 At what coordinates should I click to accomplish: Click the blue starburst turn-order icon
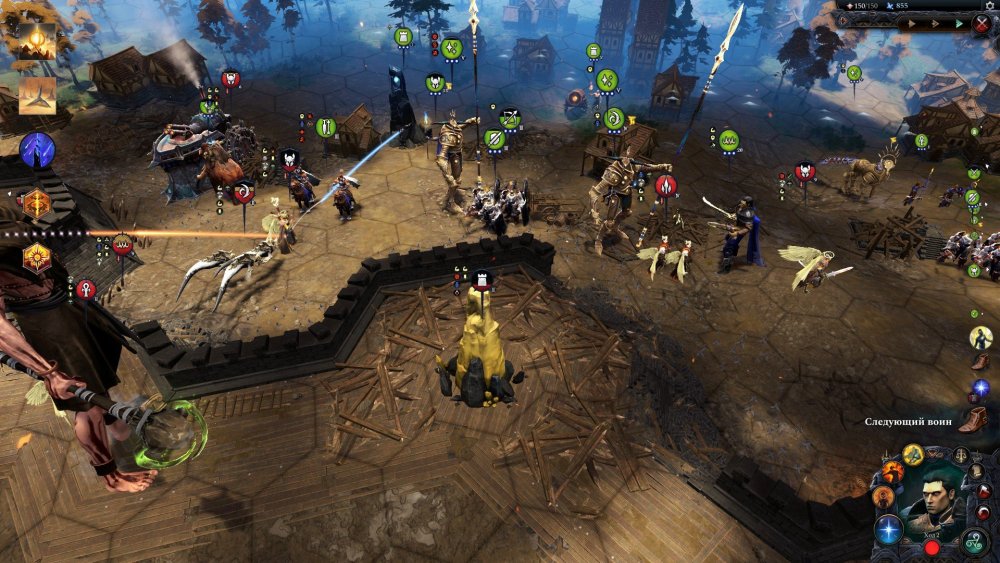(981, 388)
